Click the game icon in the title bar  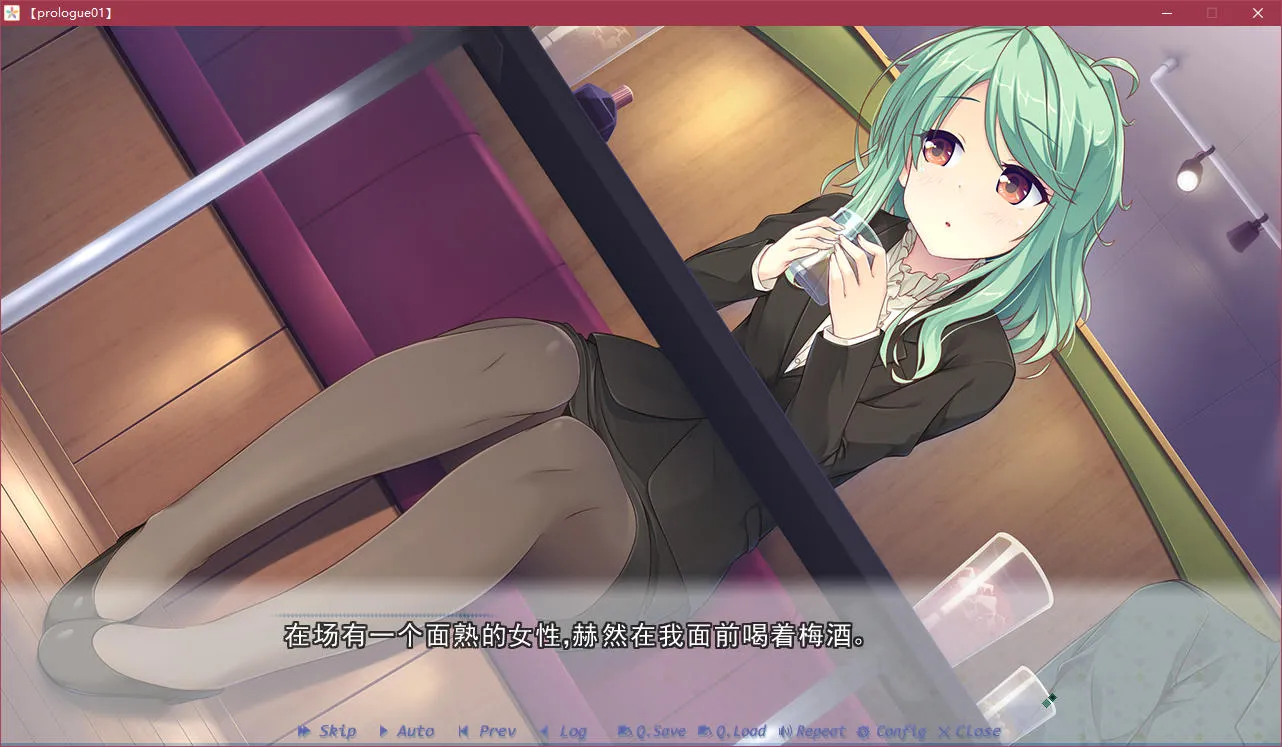[x=11, y=13]
